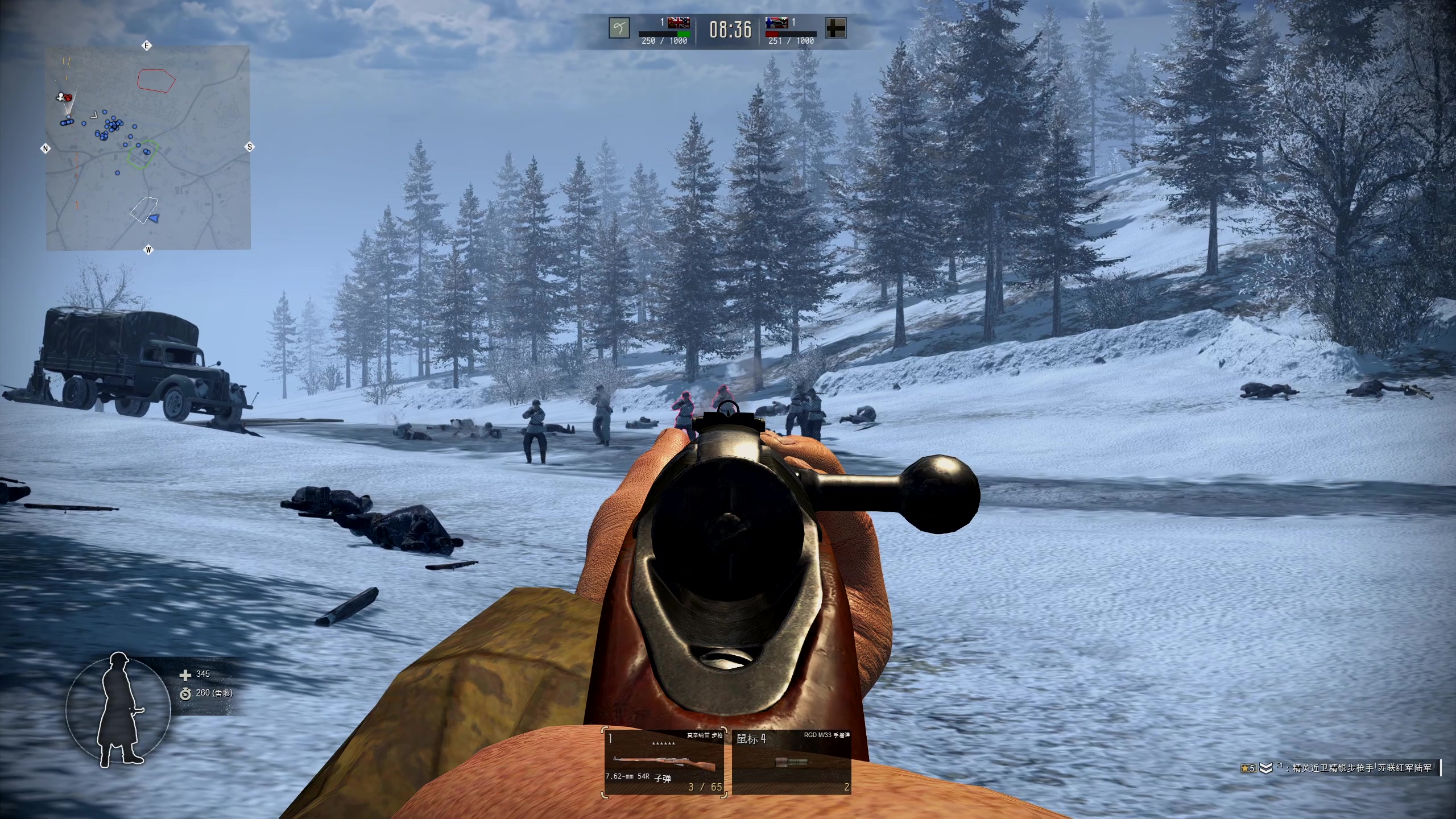
Task: Select the Mosin-Nagant rifle weapon slot
Action: 664,762
